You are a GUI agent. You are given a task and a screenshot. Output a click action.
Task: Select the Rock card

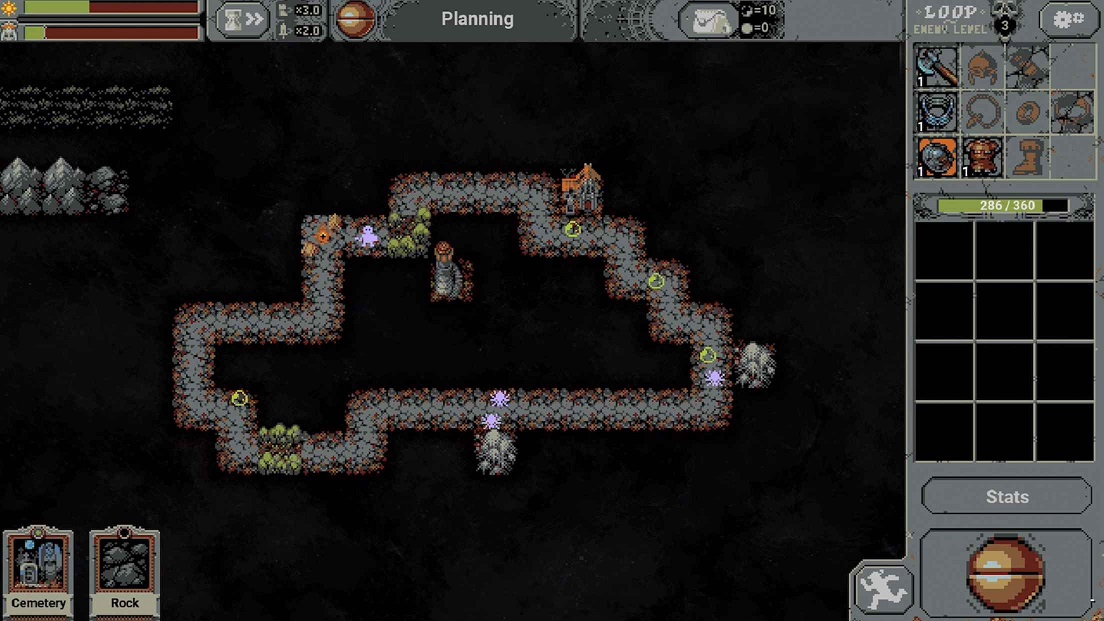point(125,571)
